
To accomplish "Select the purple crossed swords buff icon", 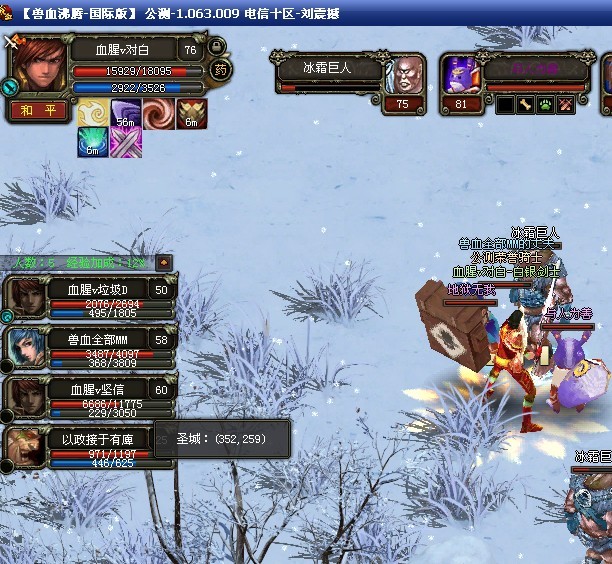I will pos(126,143).
